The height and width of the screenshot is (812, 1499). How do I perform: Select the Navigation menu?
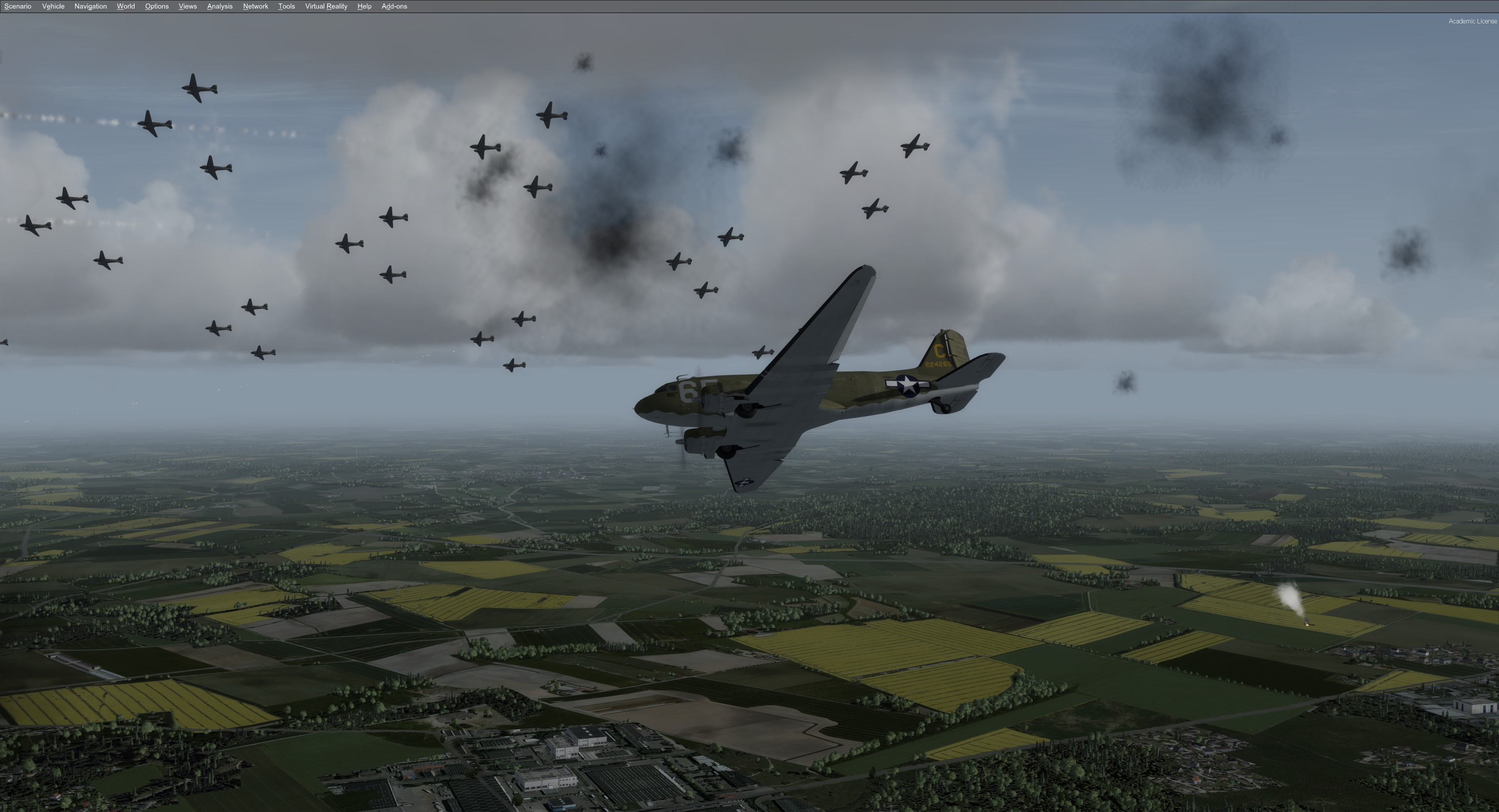90,6
